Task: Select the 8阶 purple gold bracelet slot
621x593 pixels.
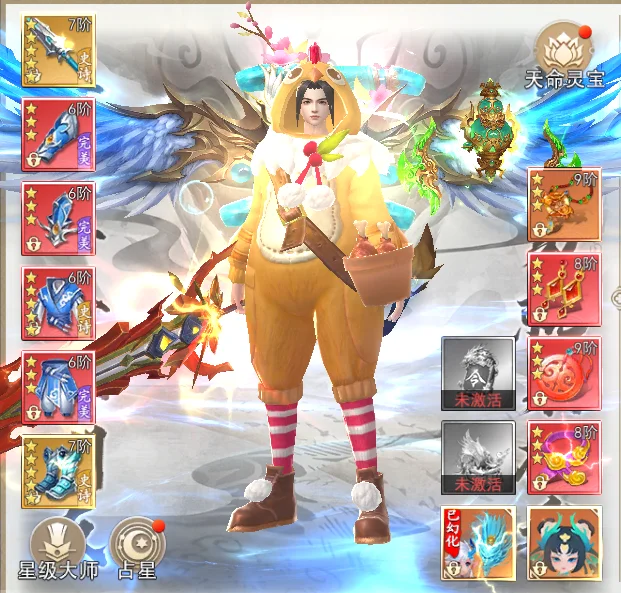Action: pyautogui.click(x=564, y=457)
